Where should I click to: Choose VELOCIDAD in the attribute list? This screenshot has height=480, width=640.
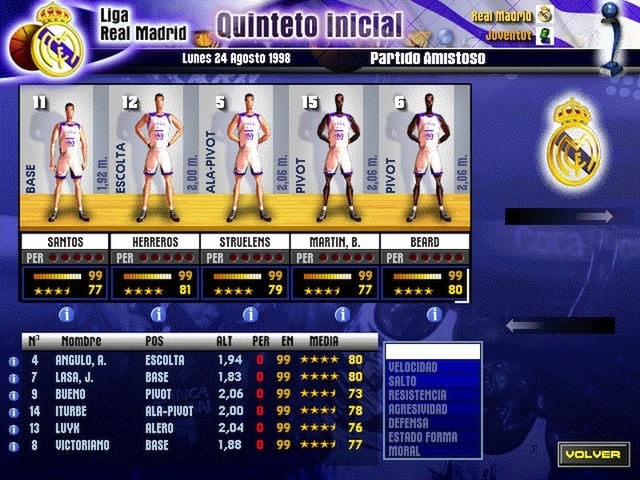click(x=432, y=368)
